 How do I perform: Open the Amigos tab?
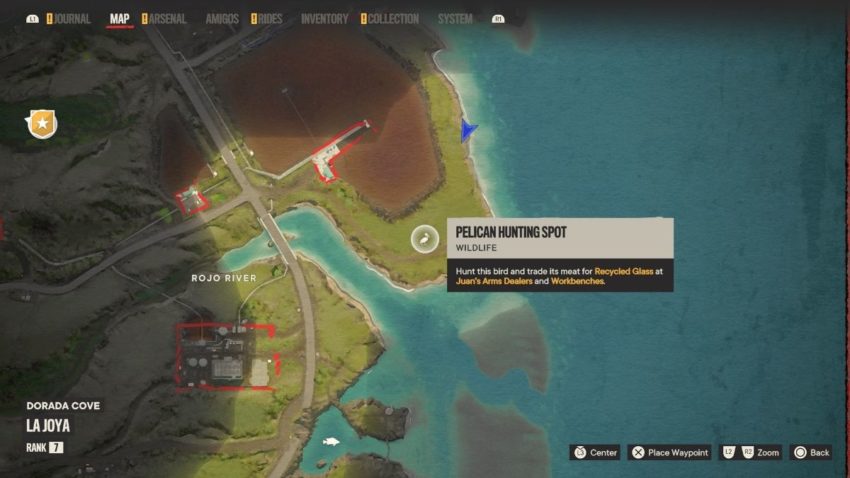point(222,19)
